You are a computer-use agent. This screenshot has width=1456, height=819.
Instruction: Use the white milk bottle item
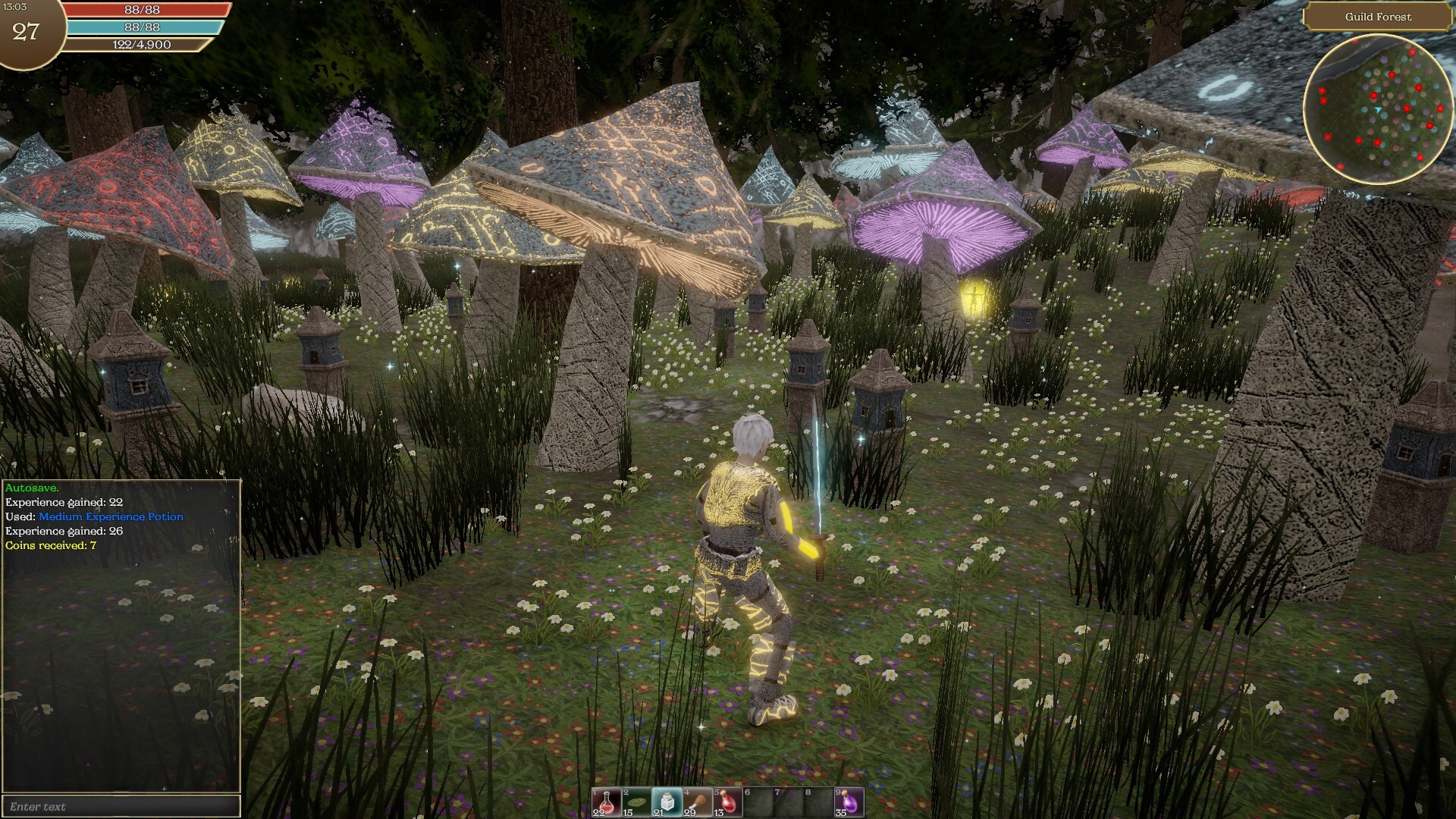tap(667, 802)
